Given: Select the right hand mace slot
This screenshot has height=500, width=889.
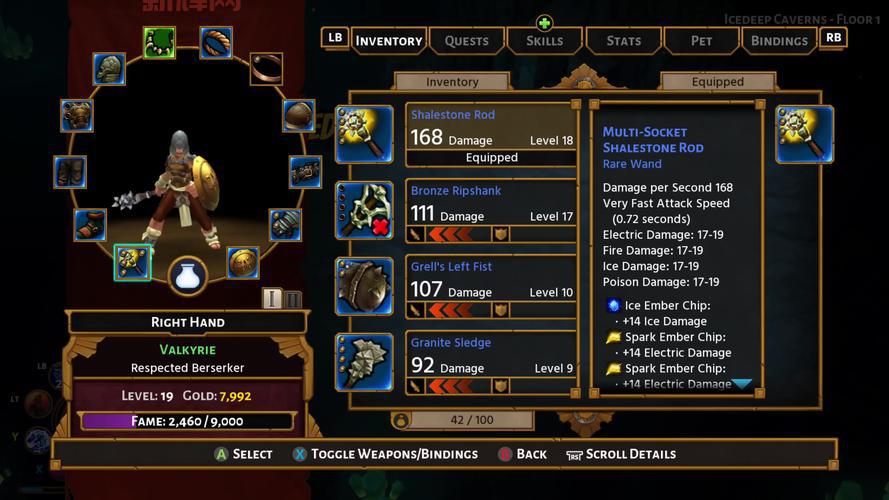Looking at the screenshot, I should click(132, 261).
